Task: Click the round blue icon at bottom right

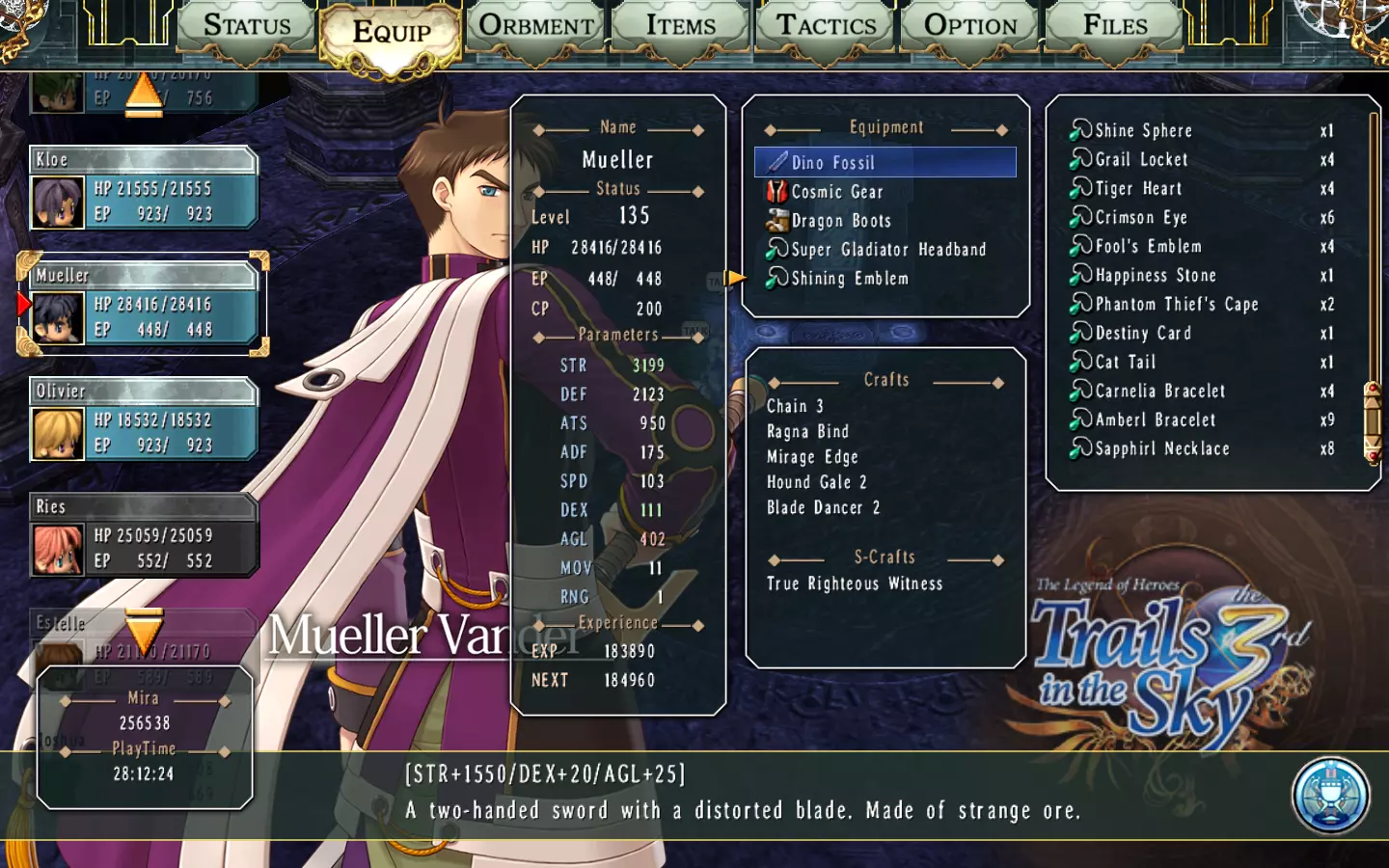Action: [1330, 796]
